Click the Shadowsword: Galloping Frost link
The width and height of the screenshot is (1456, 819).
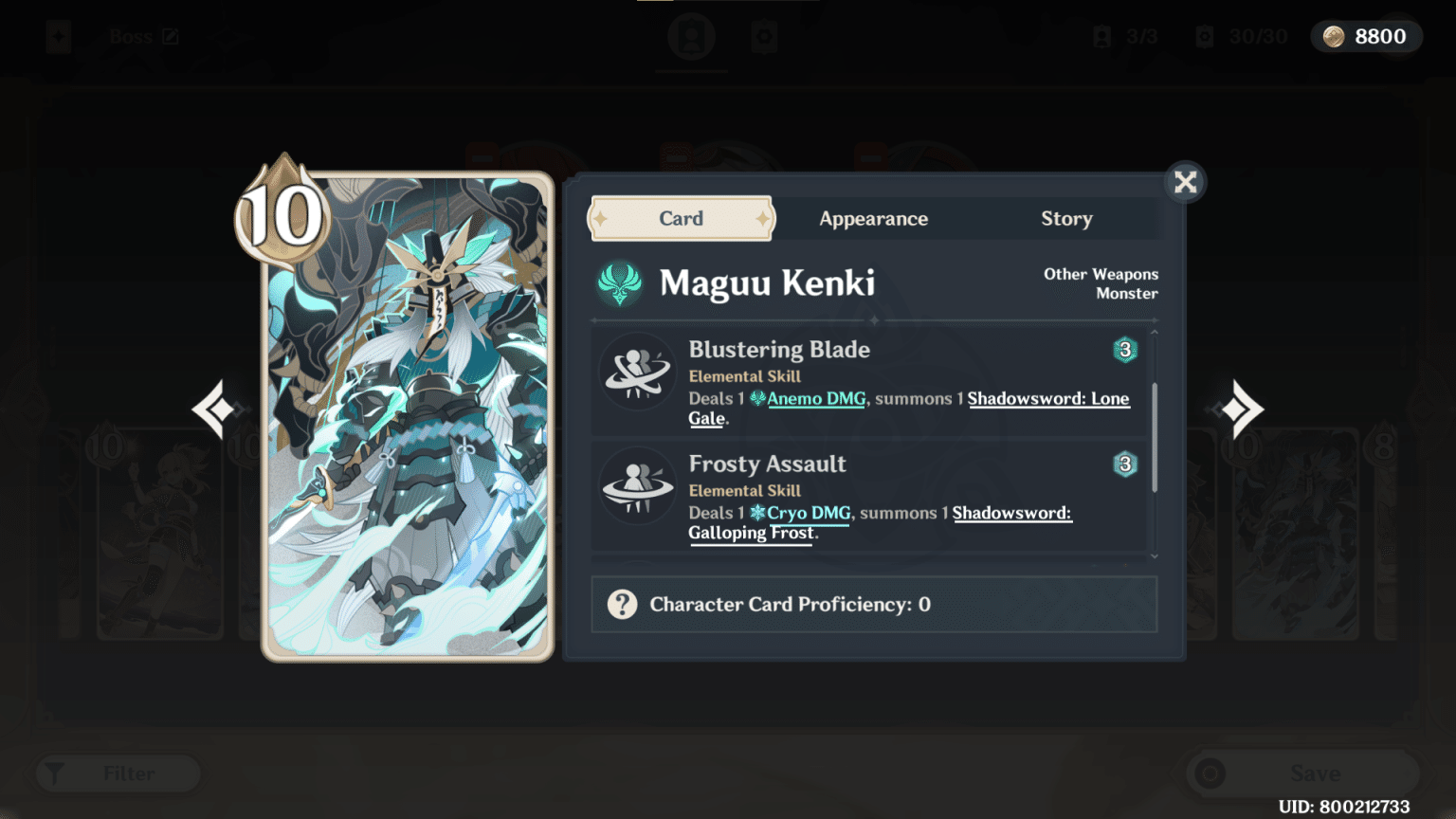750,533
